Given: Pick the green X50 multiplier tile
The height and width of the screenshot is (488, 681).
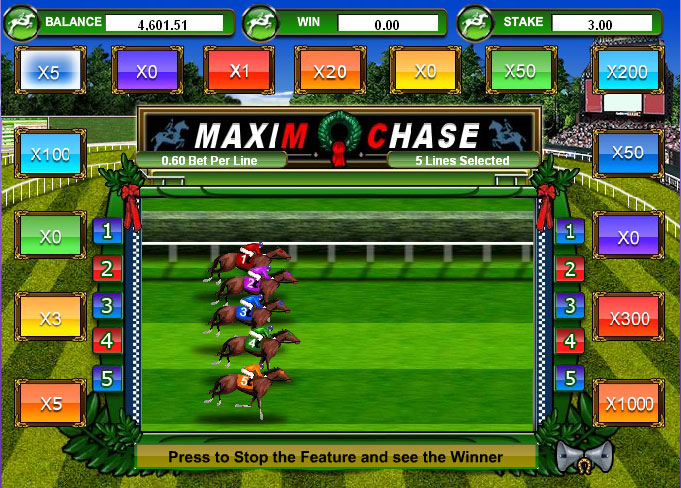Looking at the screenshot, I should (520, 71).
